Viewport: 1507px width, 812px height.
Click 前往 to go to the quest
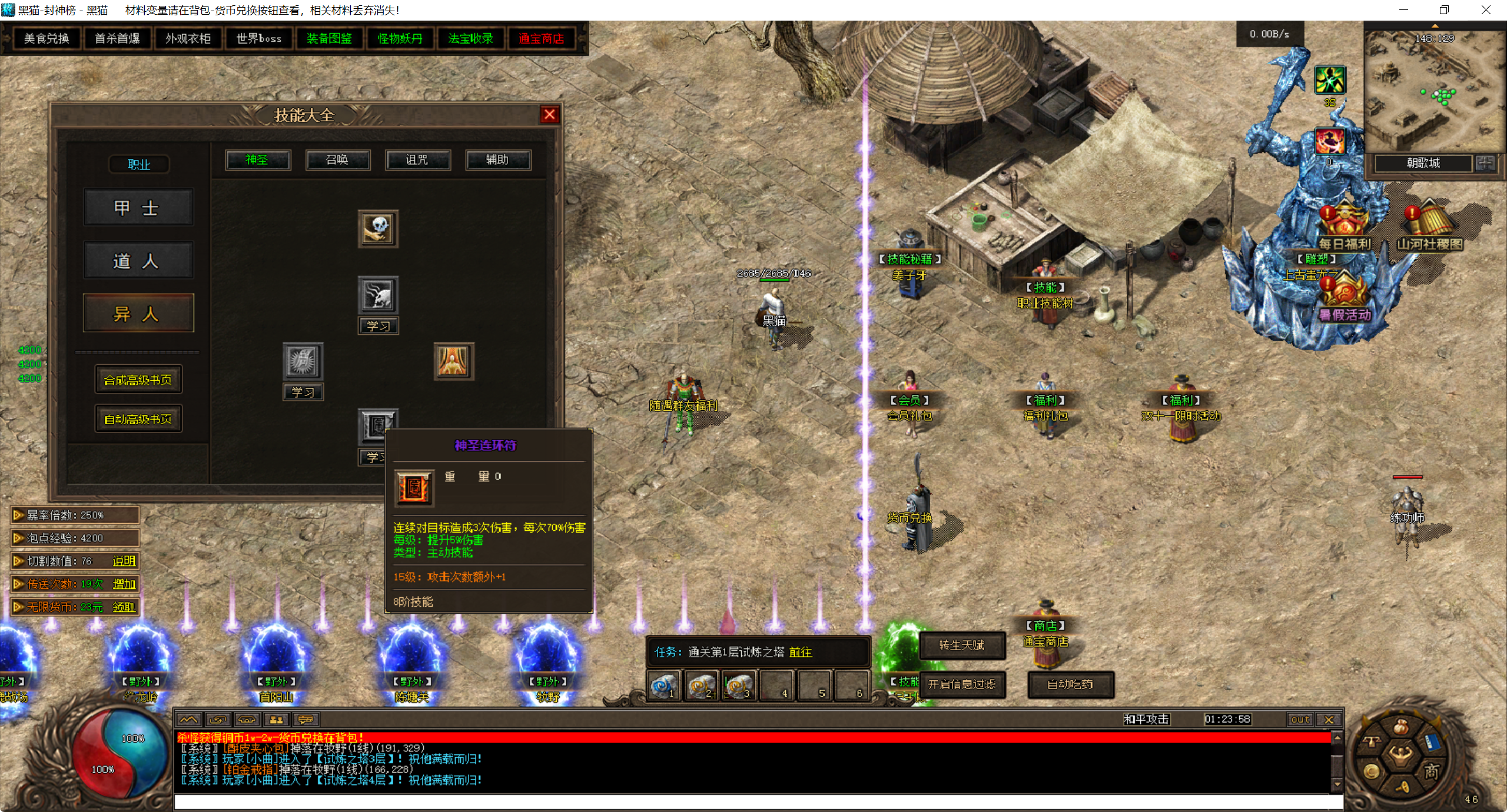[801, 653]
